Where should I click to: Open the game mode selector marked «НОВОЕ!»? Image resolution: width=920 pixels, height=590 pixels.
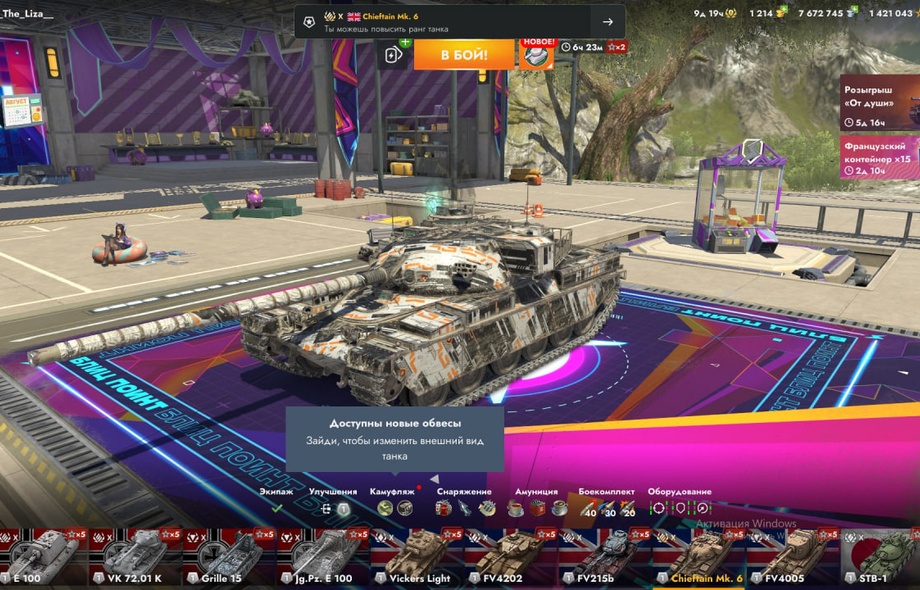[536, 54]
